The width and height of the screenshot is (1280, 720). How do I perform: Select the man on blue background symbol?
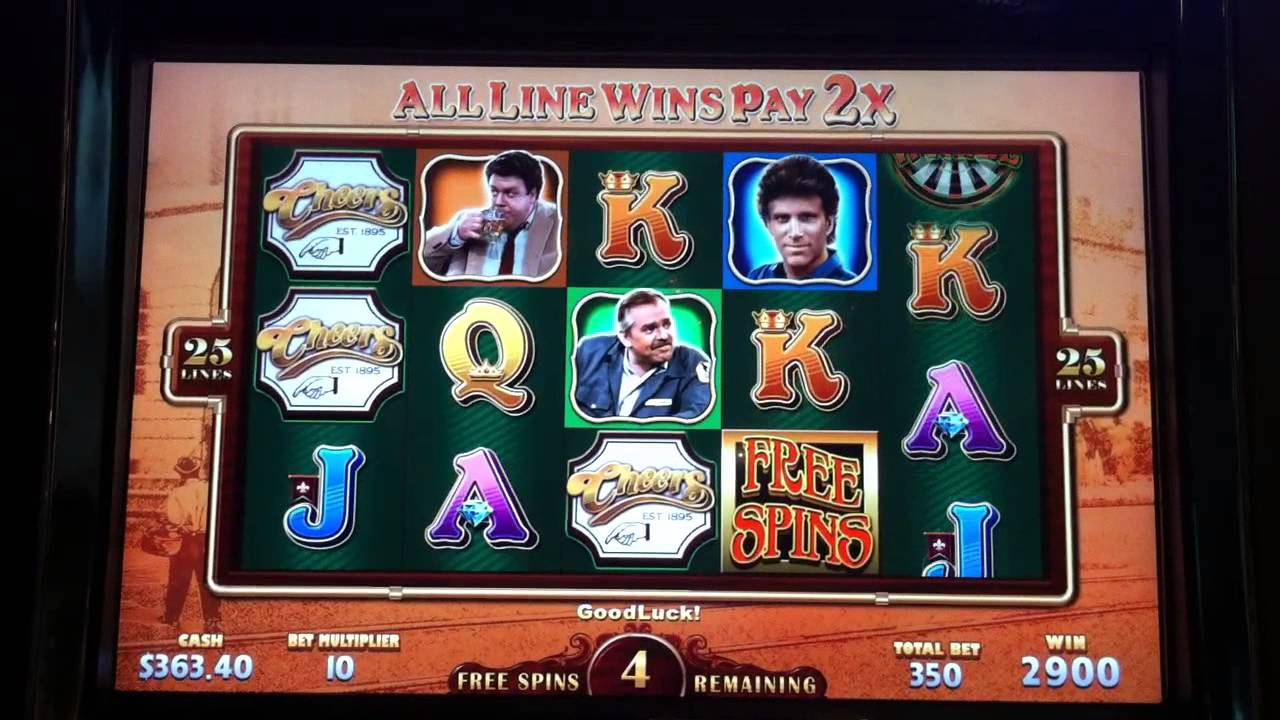pyautogui.click(x=799, y=221)
